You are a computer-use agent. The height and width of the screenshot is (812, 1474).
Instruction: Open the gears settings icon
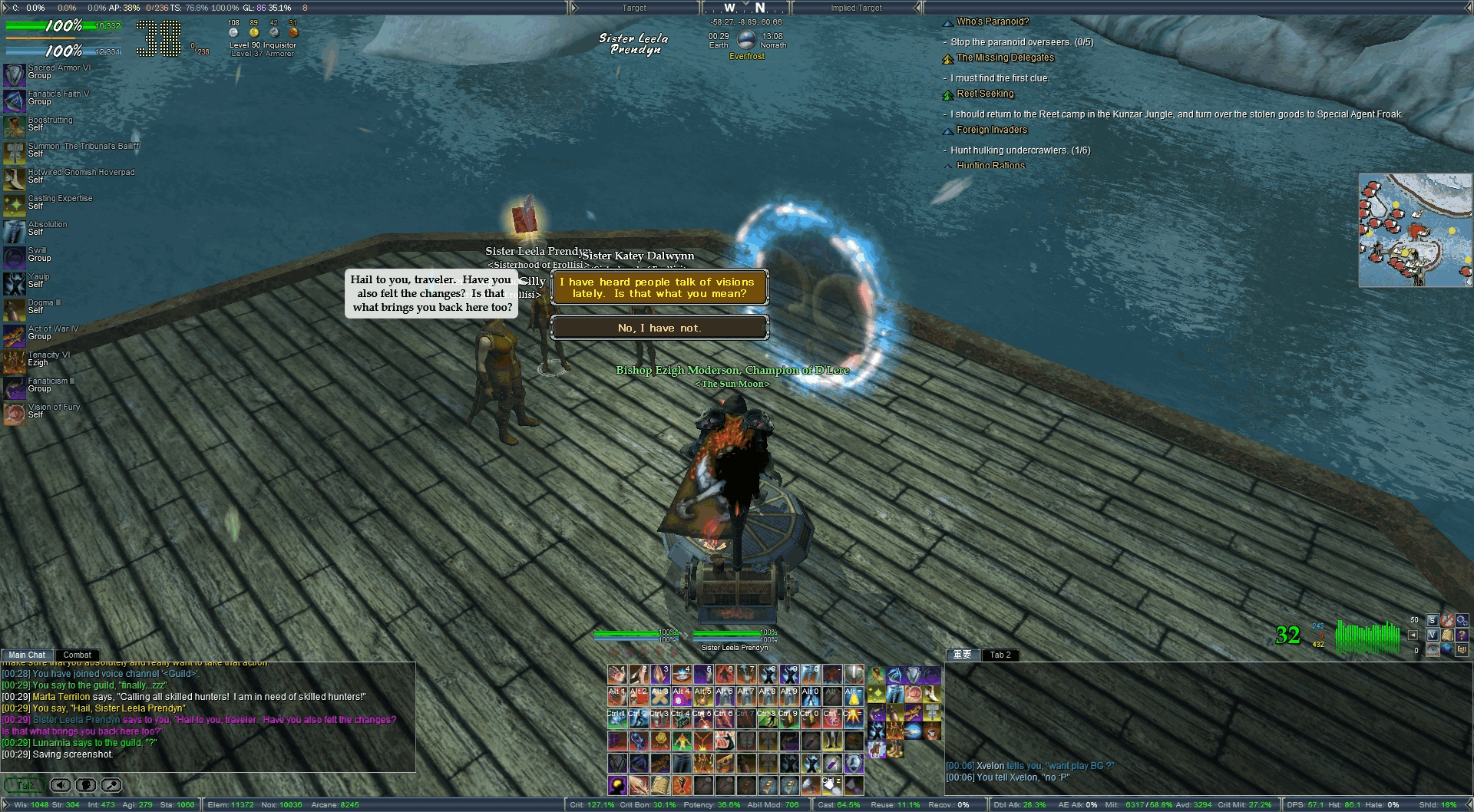click(x=1462, y=620)
